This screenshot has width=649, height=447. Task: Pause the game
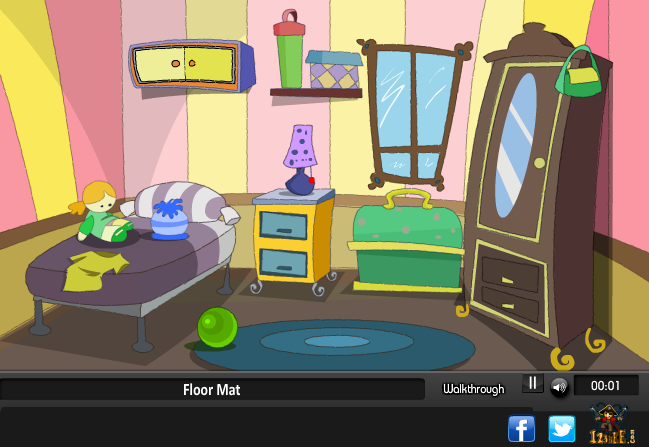tap(533, 384)
